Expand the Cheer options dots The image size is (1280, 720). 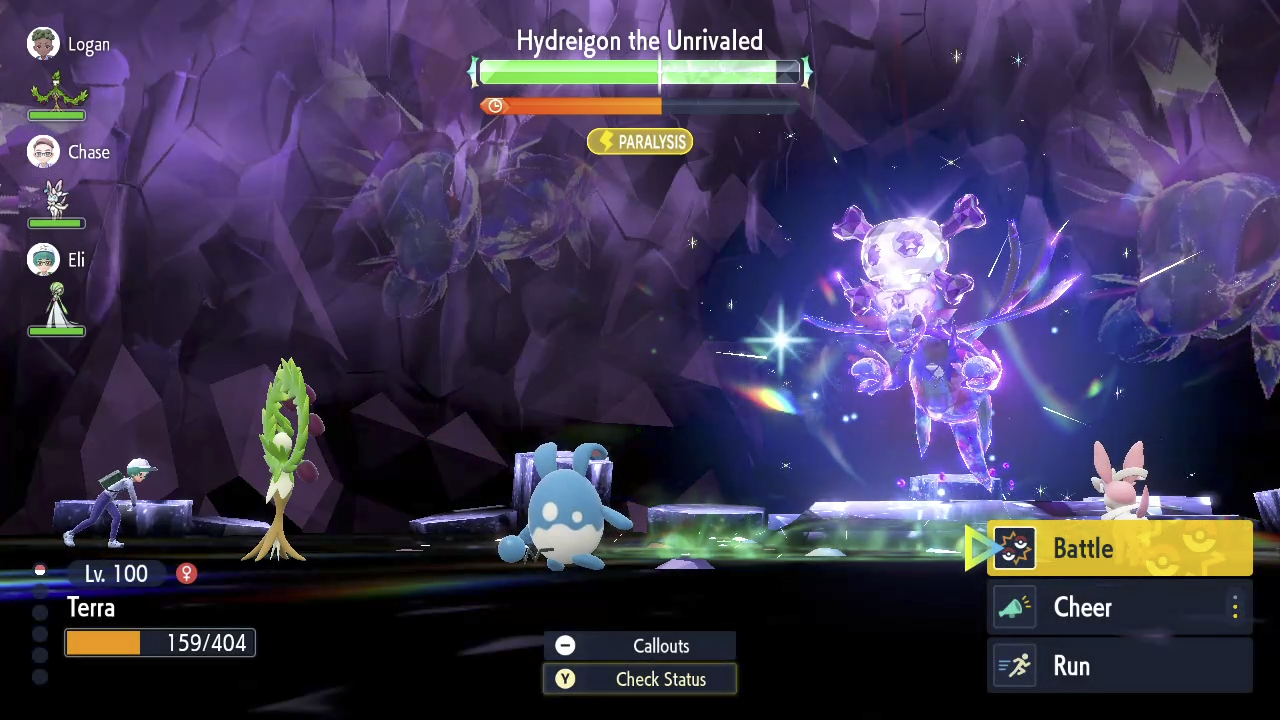[1235, 607]
